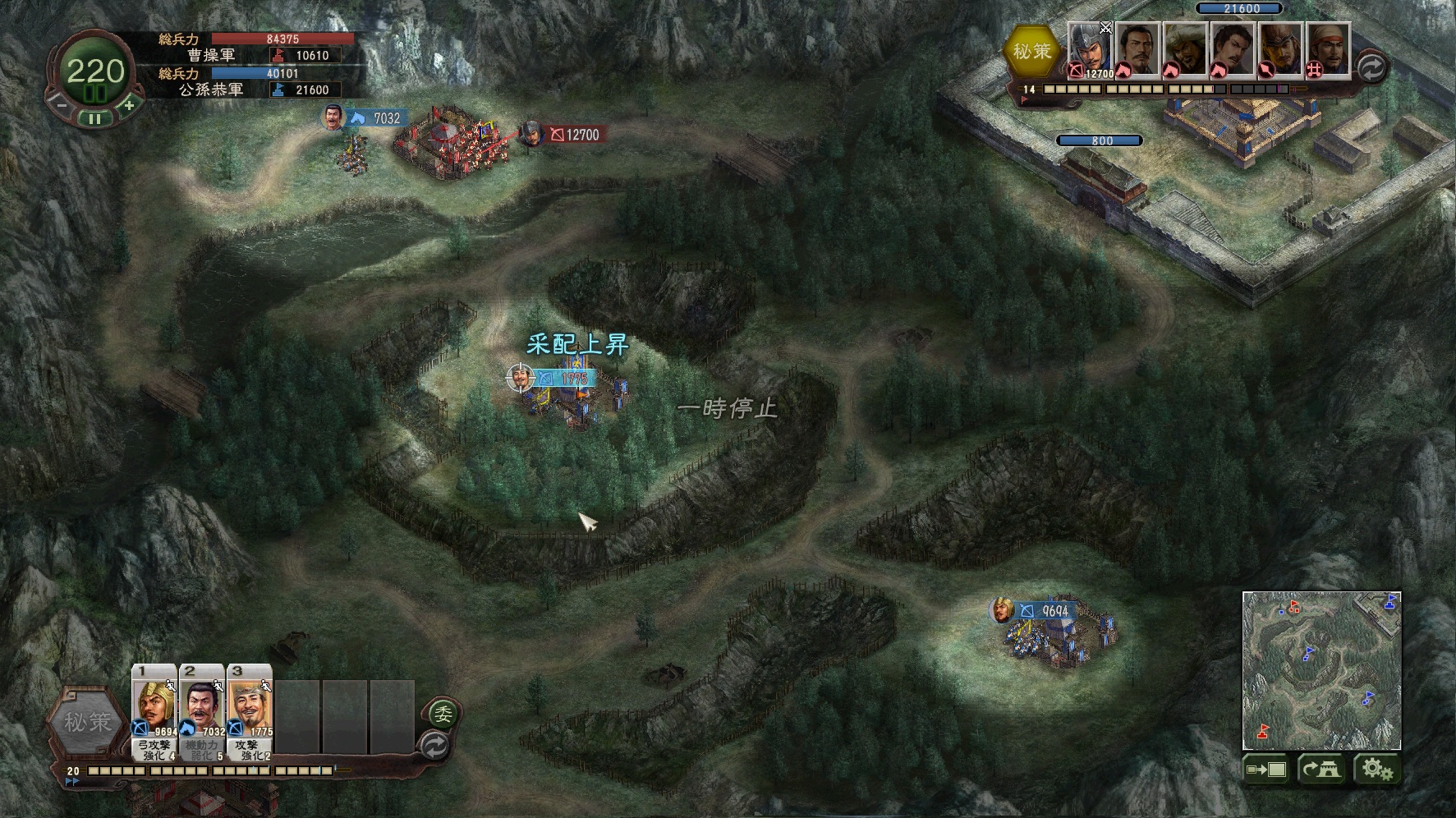Click on the battlefield minimap

(x=1321, y=670)
